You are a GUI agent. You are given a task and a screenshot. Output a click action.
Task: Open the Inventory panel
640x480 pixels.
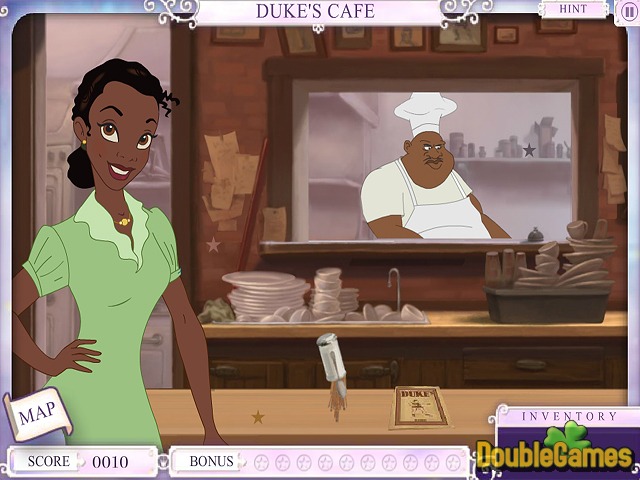click(x=567, y=417)
